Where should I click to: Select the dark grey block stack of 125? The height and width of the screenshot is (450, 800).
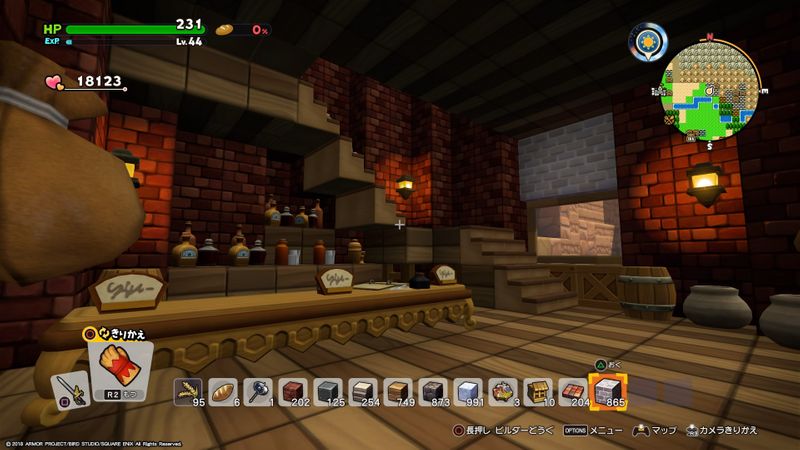click(x=328, y=392)
